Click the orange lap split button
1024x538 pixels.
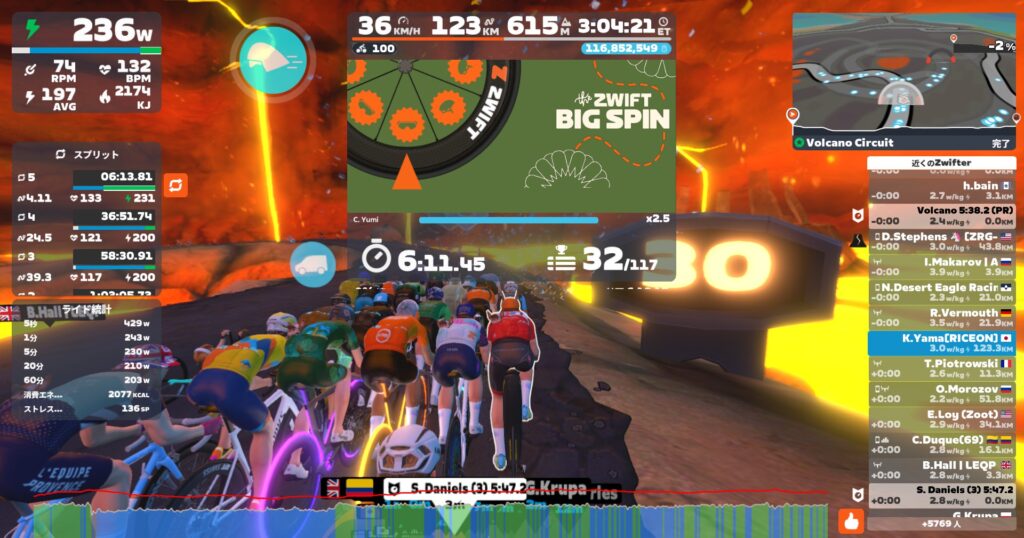(176, 186)
